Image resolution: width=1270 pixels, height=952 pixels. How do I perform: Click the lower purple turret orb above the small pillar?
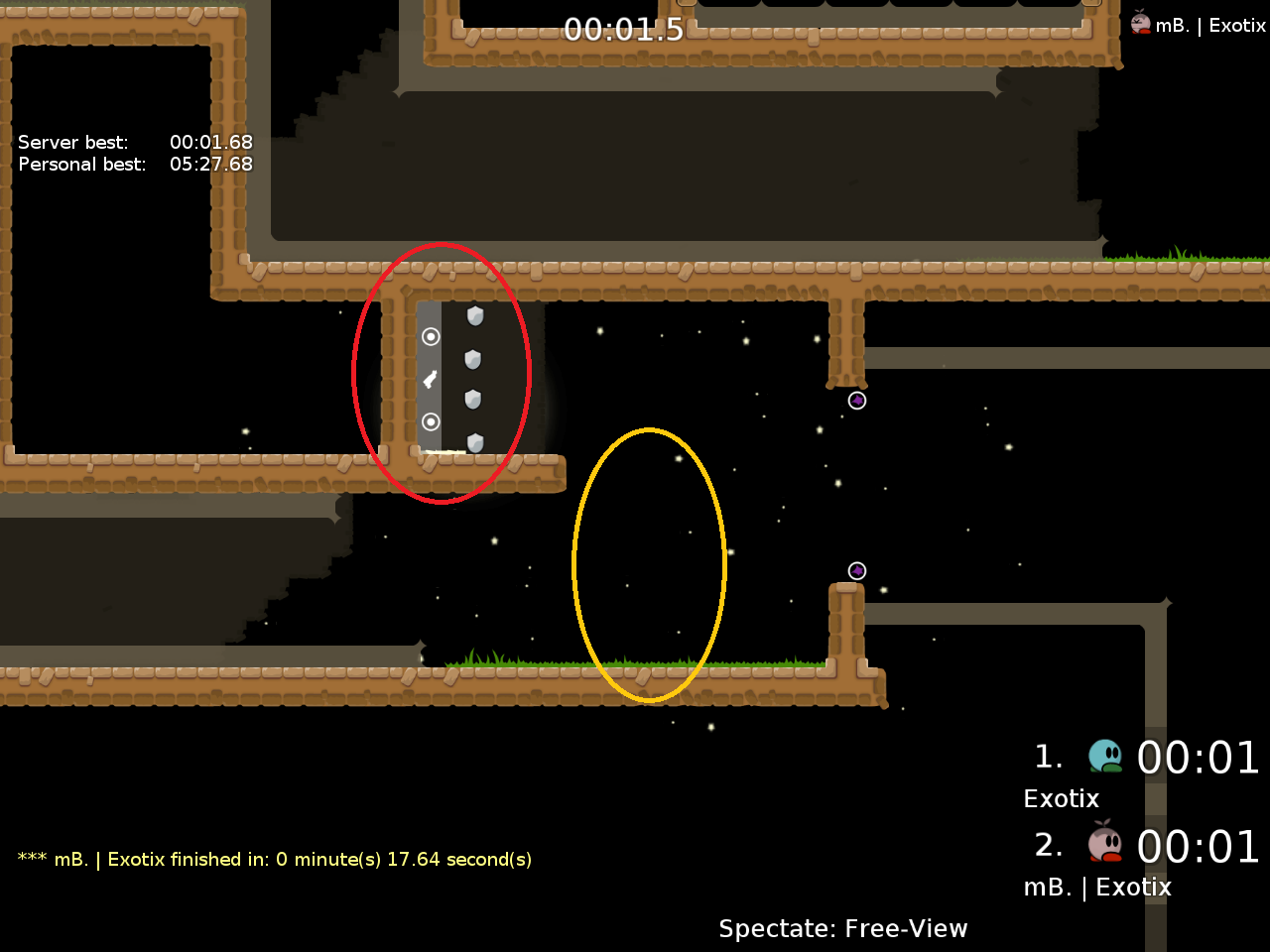(x=857, y=569)
